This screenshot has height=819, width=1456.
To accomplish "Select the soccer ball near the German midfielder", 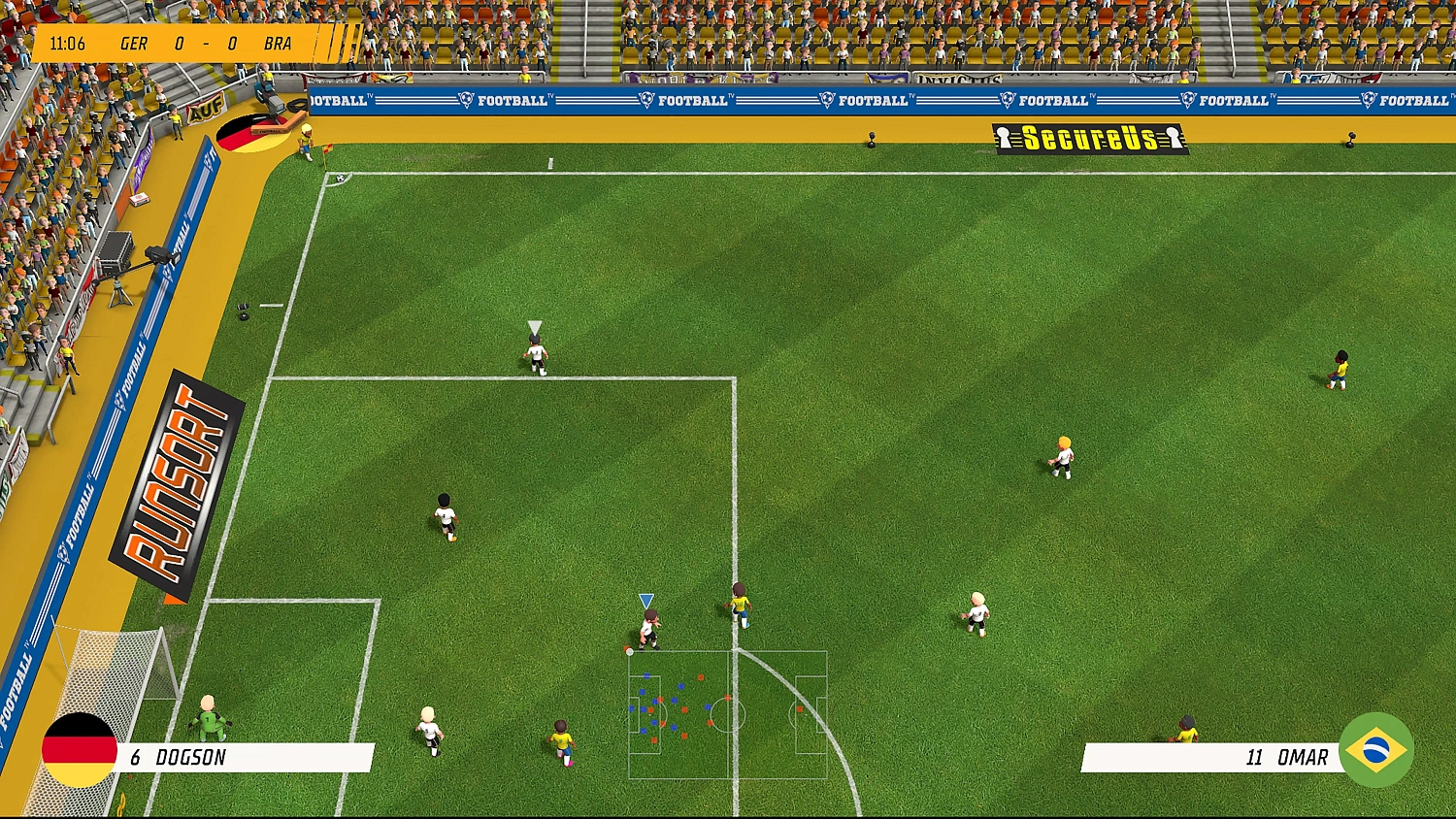I will click(631, 650).
